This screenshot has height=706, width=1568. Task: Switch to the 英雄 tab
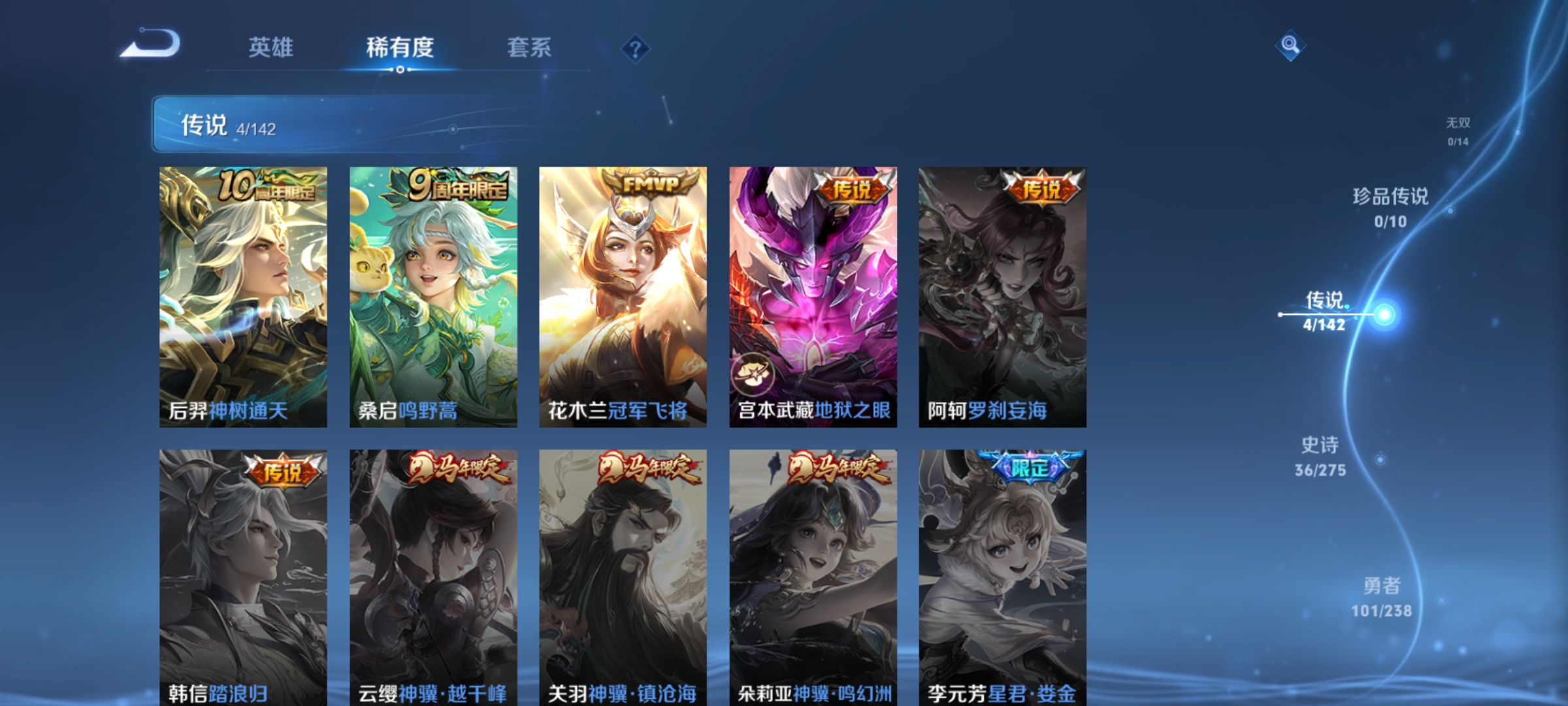tap(272, 48)
